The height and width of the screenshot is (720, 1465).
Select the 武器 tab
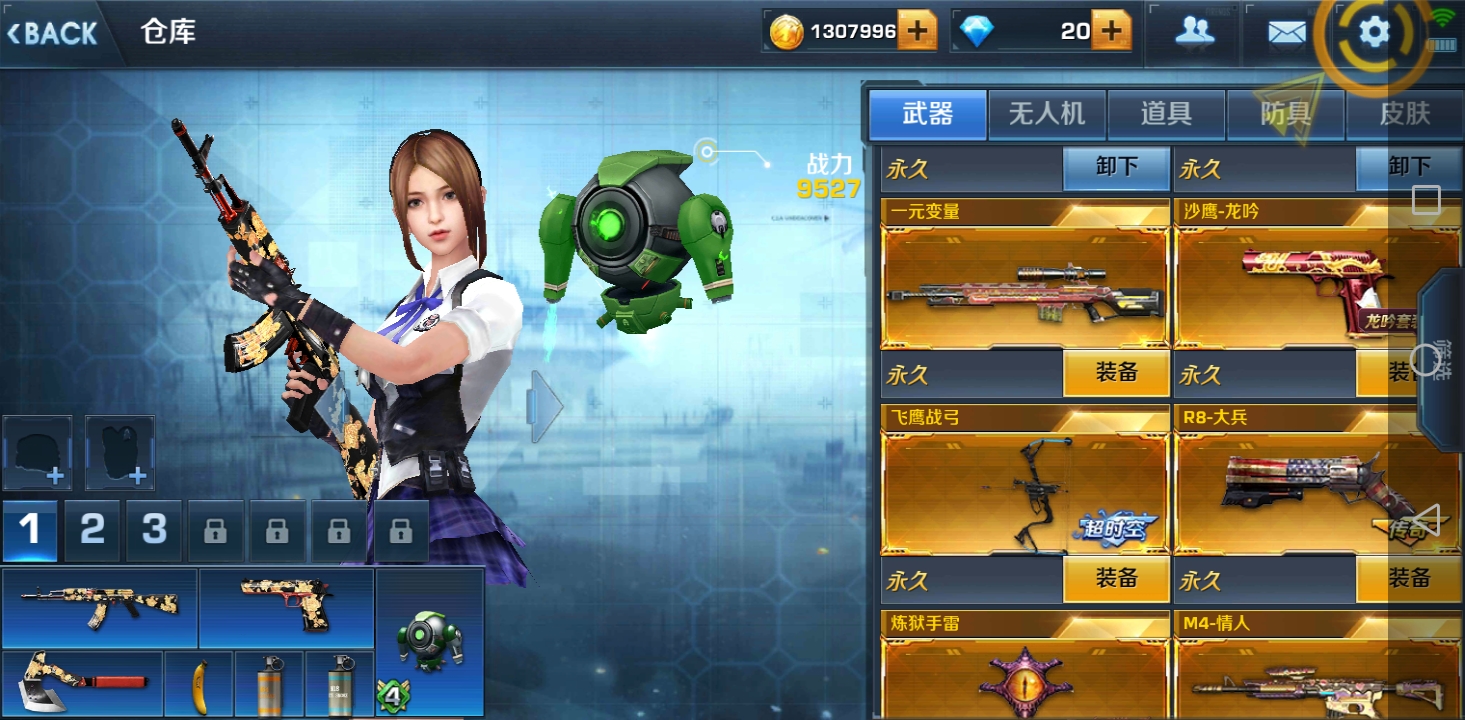(x=927, y=114)
